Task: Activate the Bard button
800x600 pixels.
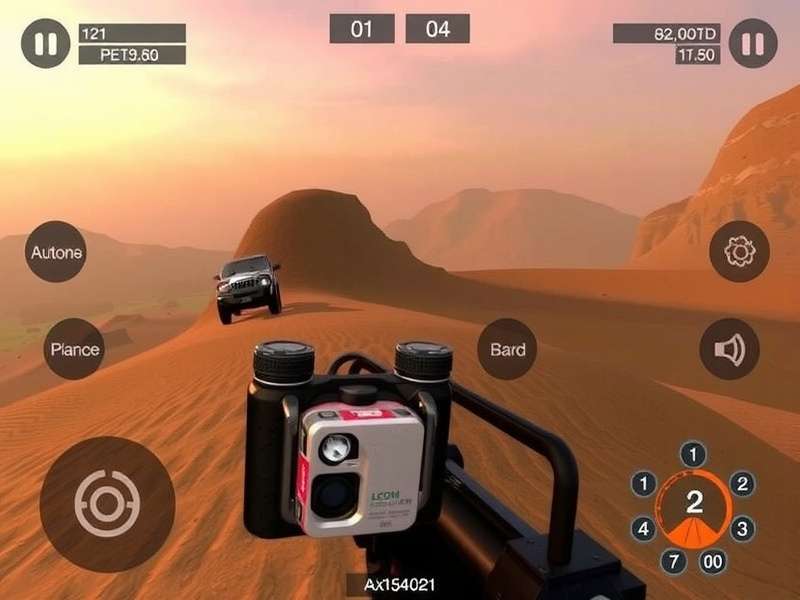Action: 507,349
